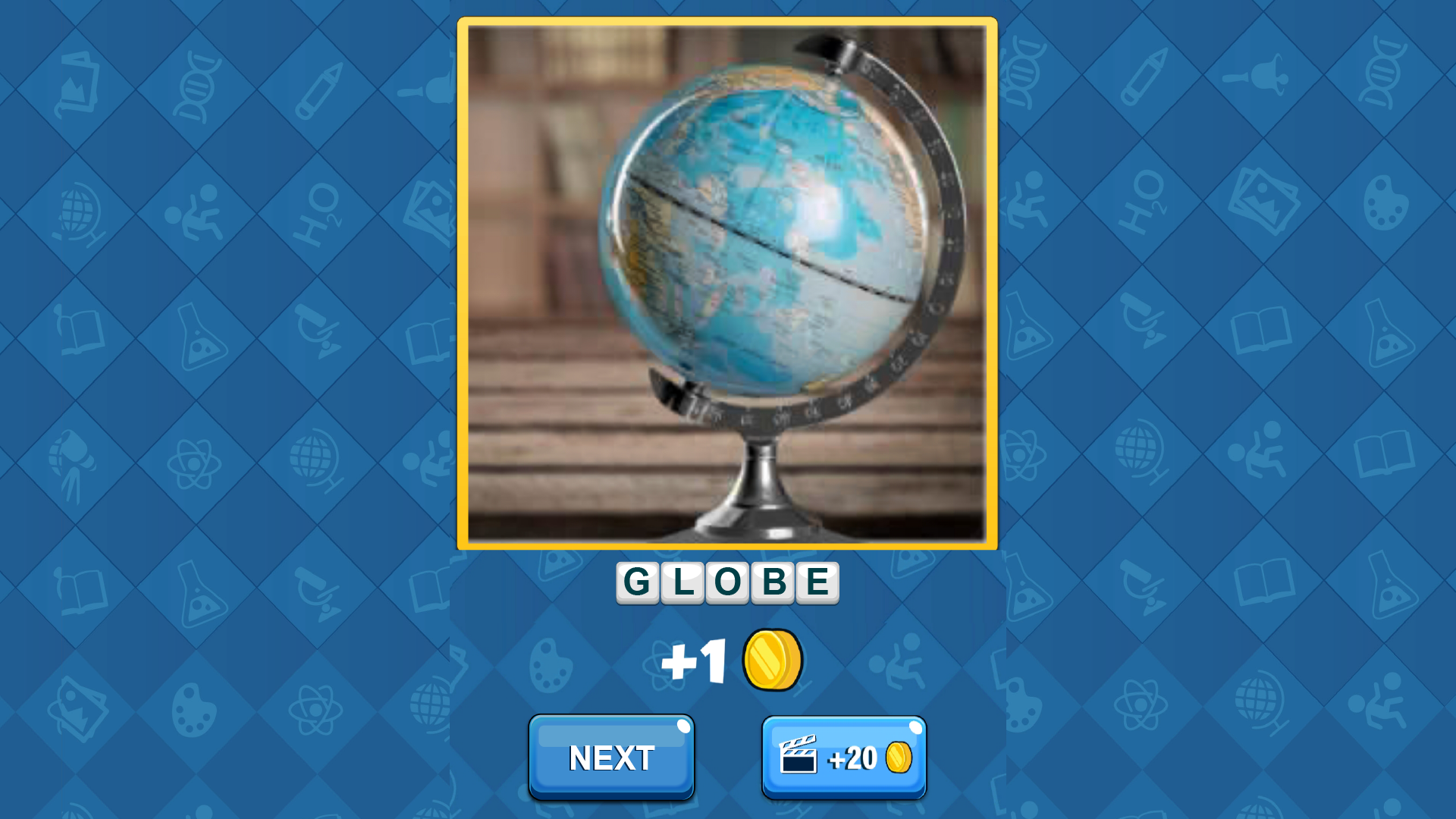Select the letter tile L
The width and height of the screenshot is (1456, 819).
point(681,582)
